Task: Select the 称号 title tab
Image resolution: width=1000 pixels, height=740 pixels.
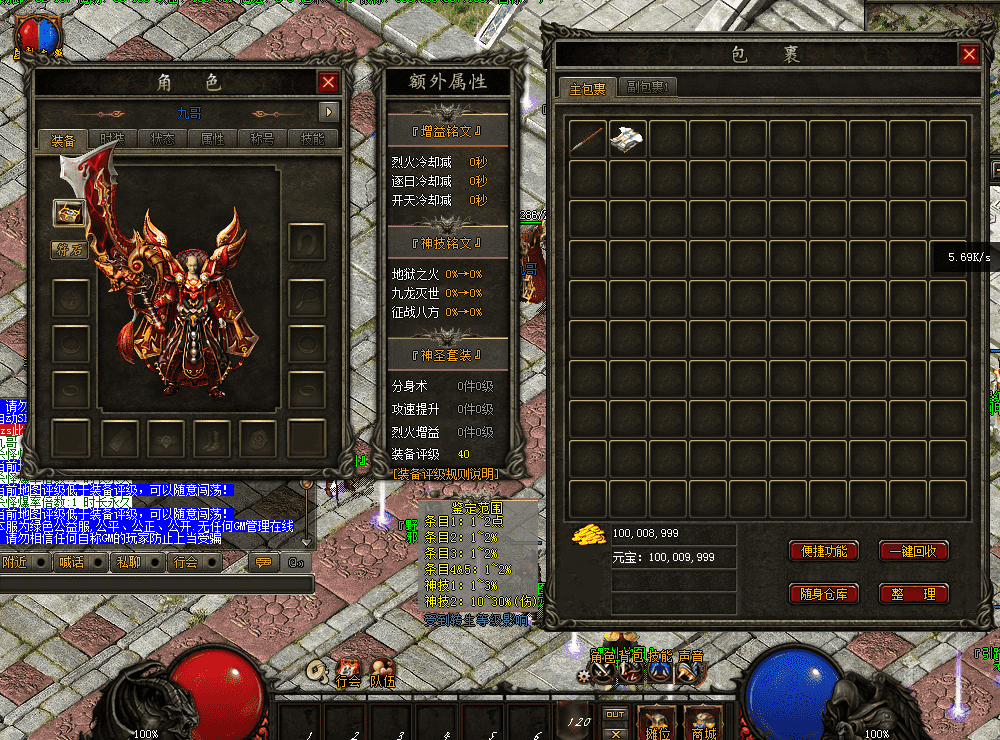Action: (x=263, y=139)
